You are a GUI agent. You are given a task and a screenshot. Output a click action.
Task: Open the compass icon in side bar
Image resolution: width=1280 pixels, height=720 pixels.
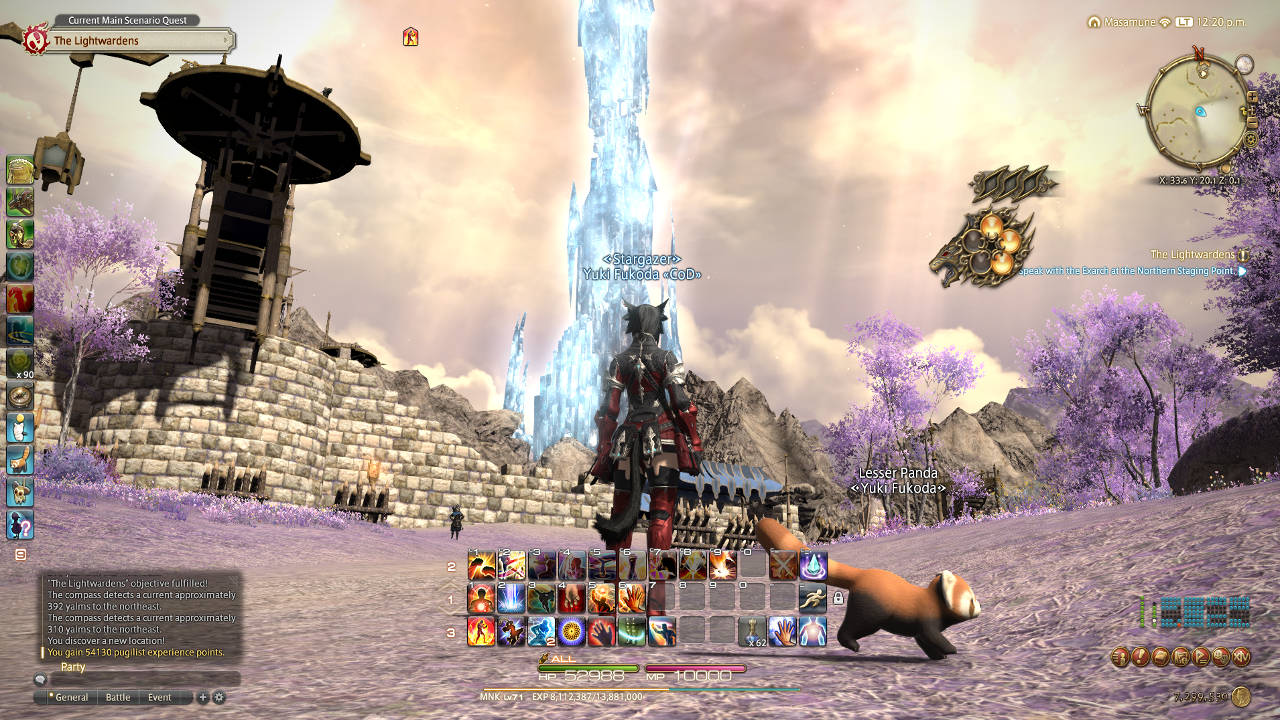click(20, 394)
